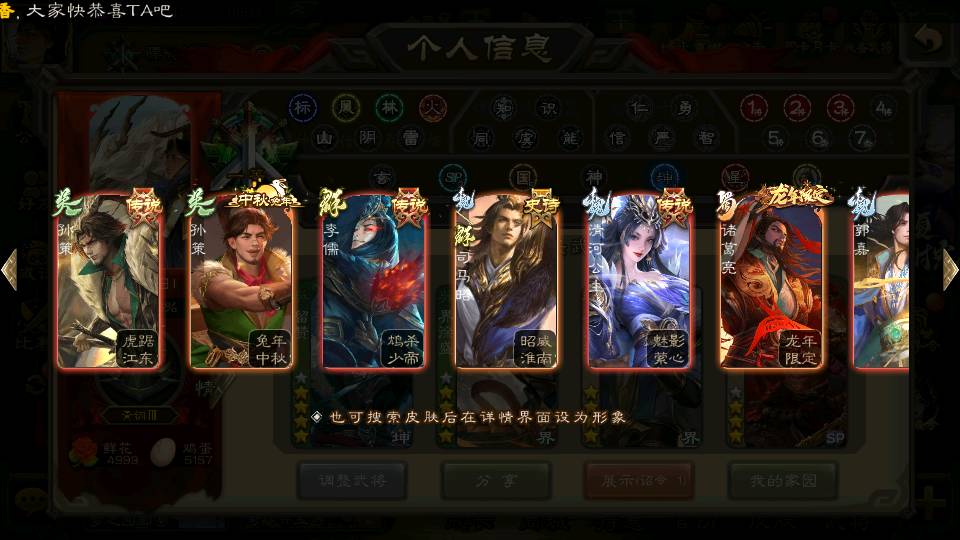
Task: Show previous skins with the left arrow
Action: [10, 270]
